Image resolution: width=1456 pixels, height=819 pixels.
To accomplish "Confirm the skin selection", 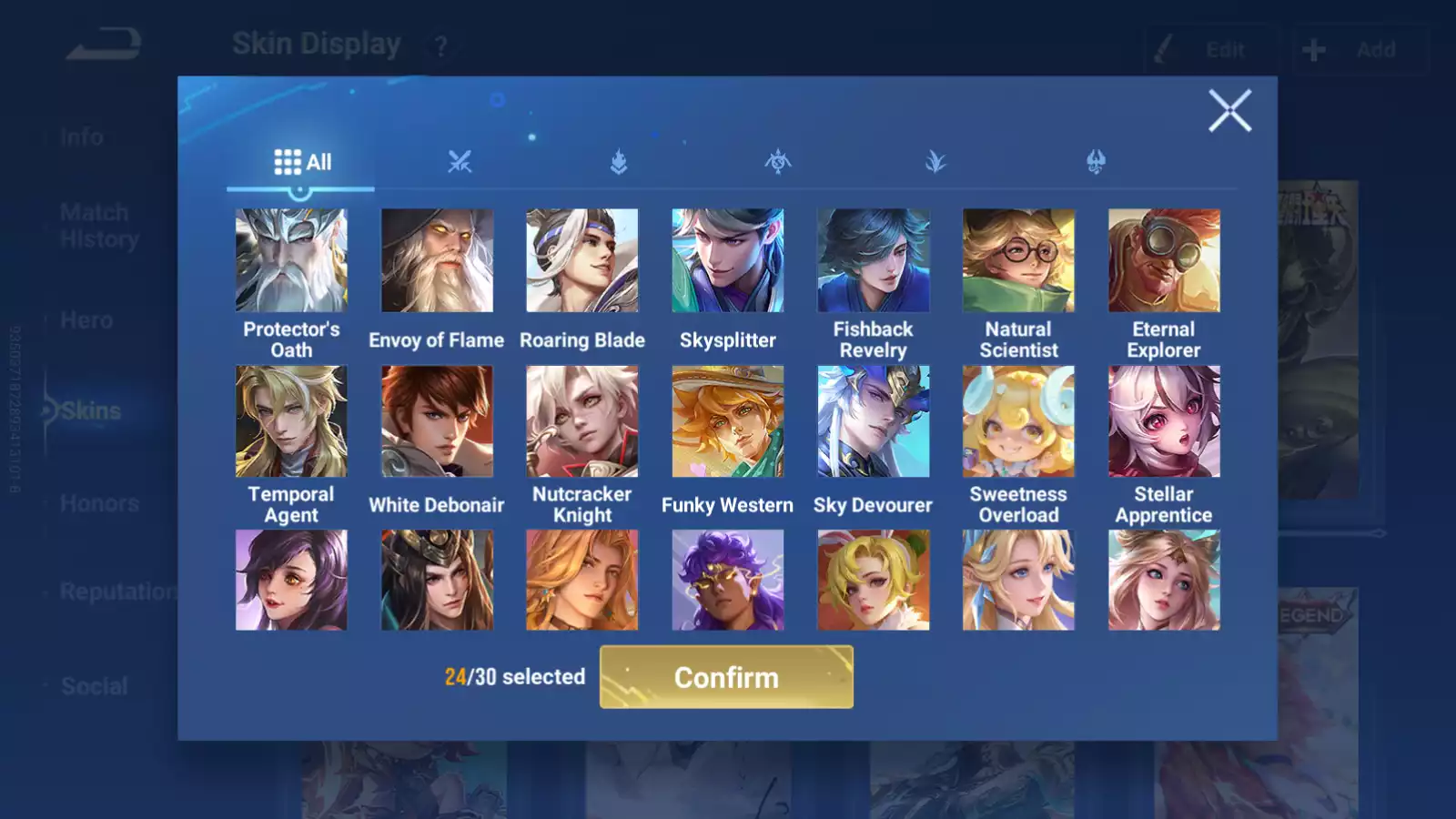I will 726,677.
